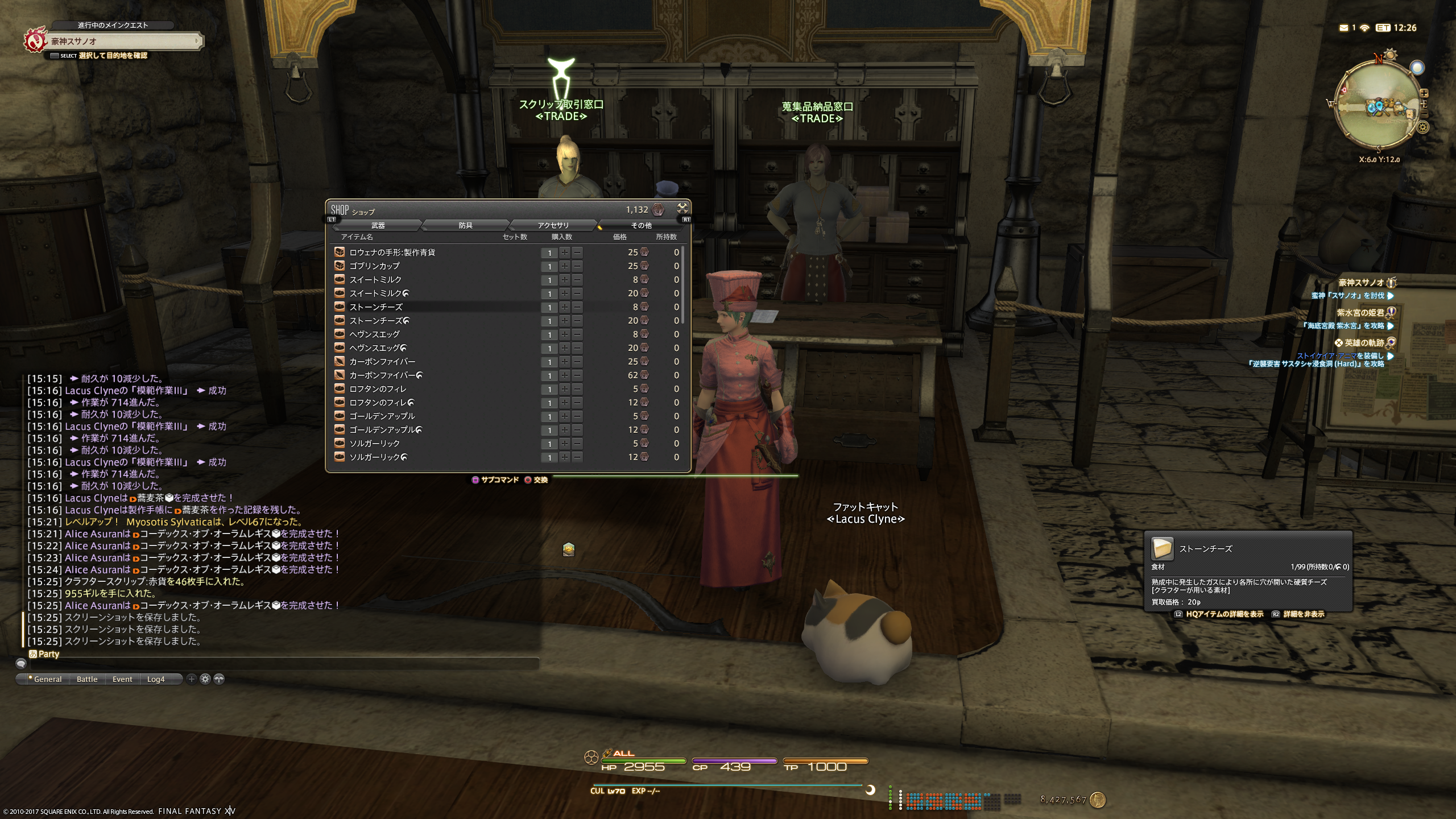Select the アクセサリ tab

coord(553,225)
